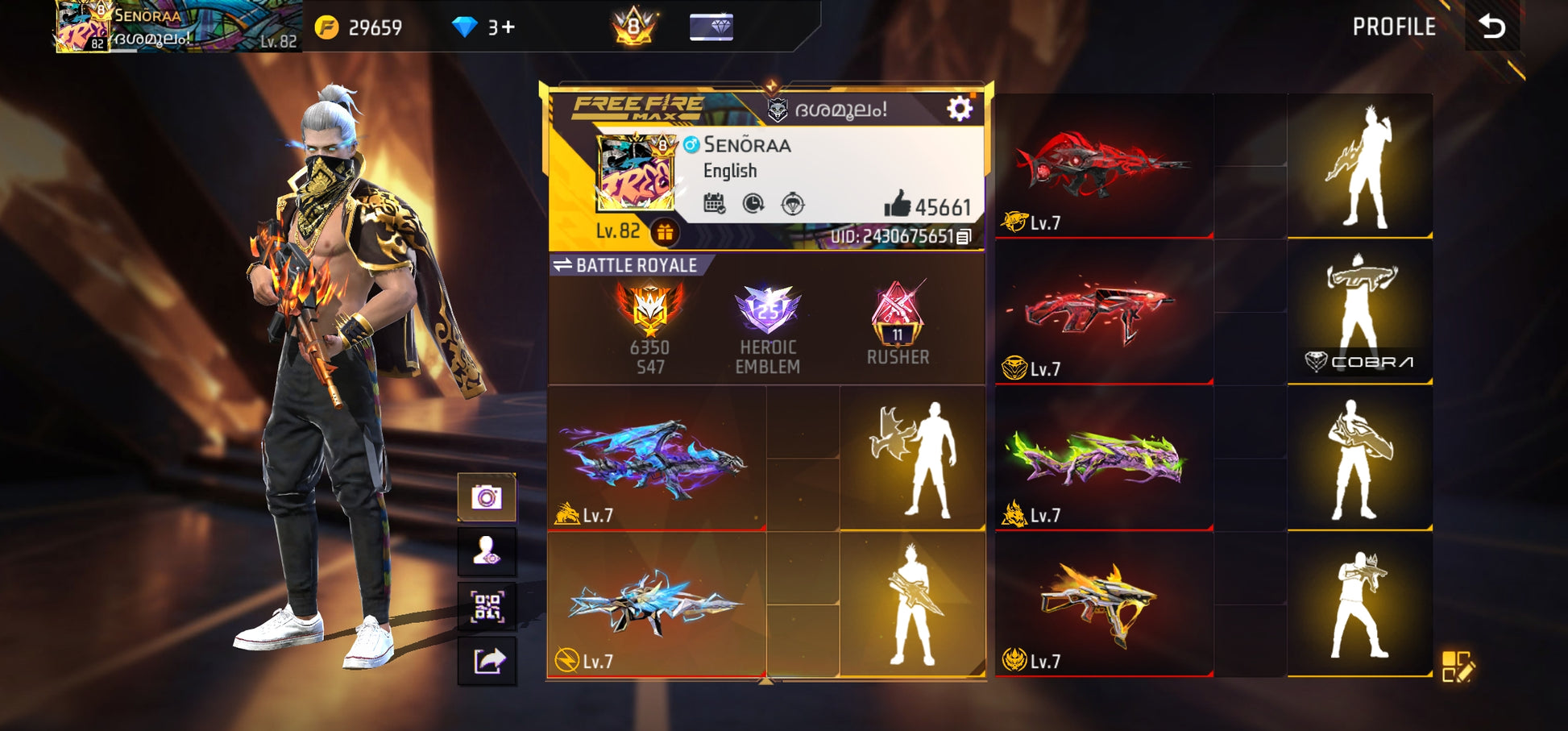The image size is (1568, 731).
Task: Open profile settings gear icon
Action: coord(959,108)
